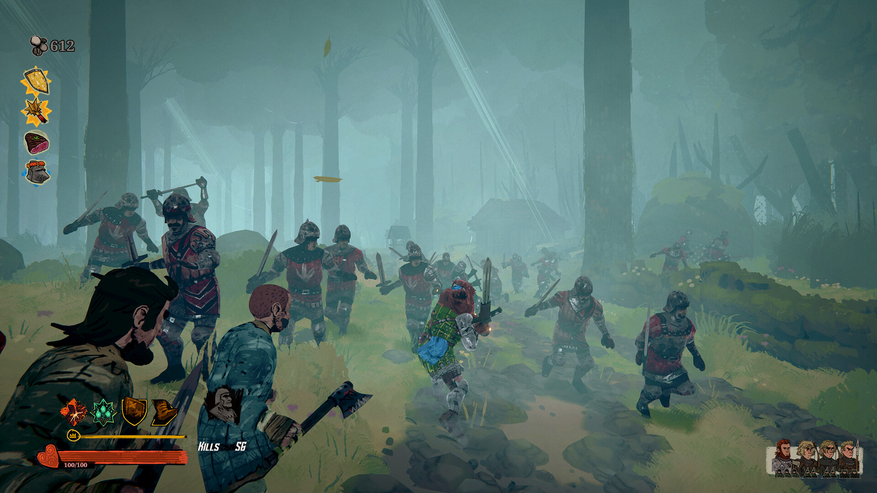Activate the red burst attack ability

click(x=75, y=411)
